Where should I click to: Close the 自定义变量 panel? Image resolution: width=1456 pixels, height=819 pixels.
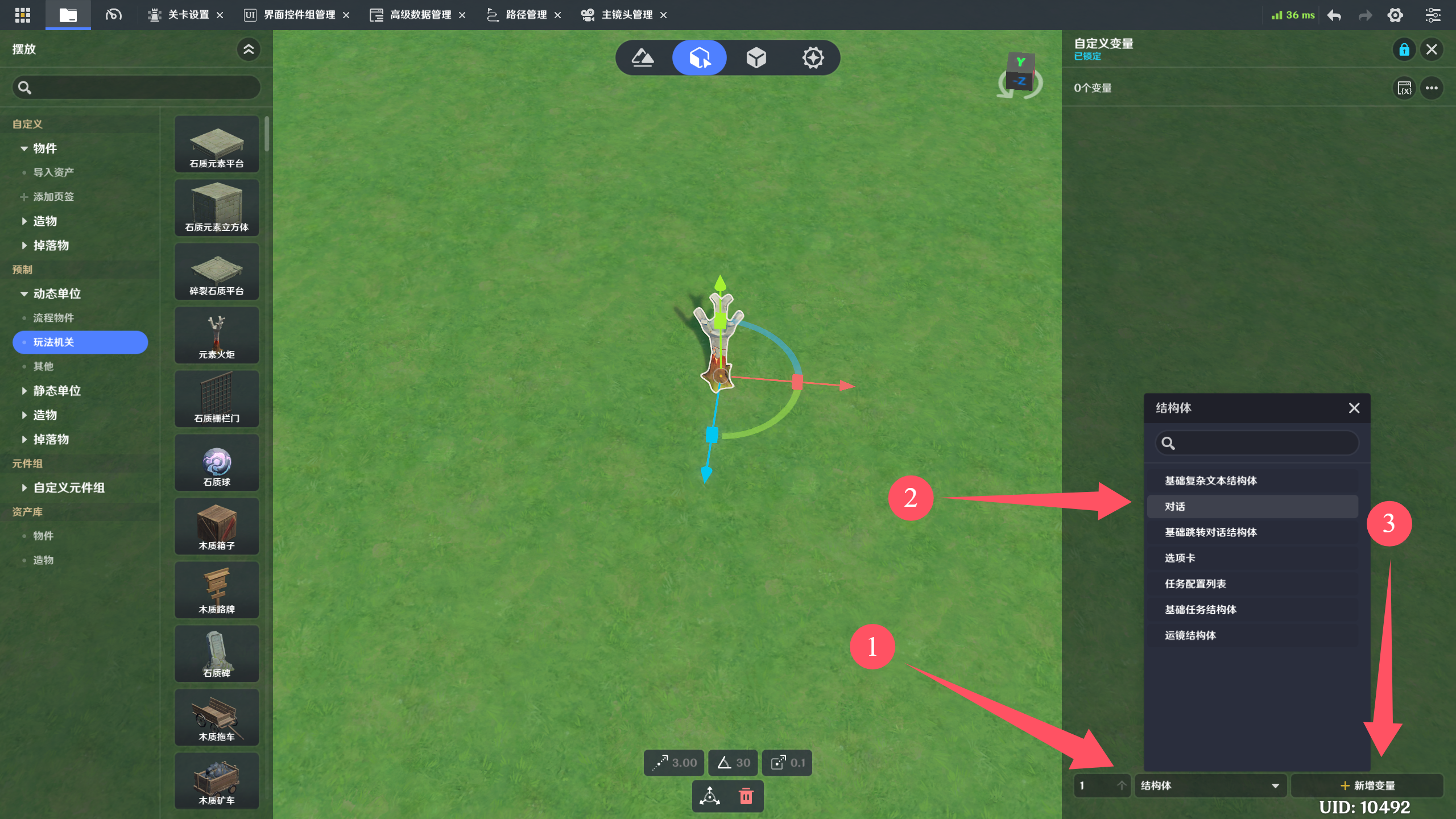(1432, 49)
